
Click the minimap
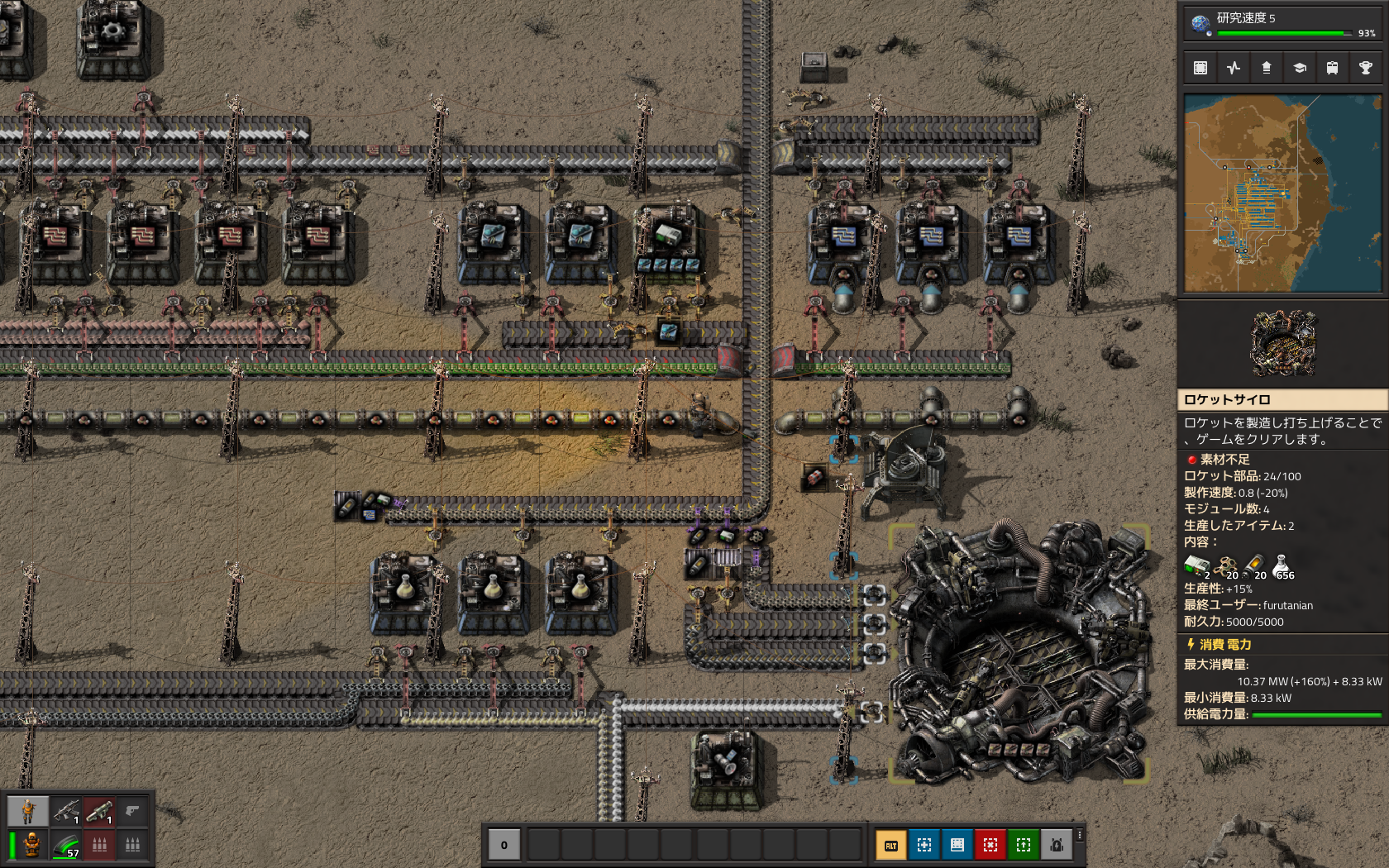(1282, 193)
